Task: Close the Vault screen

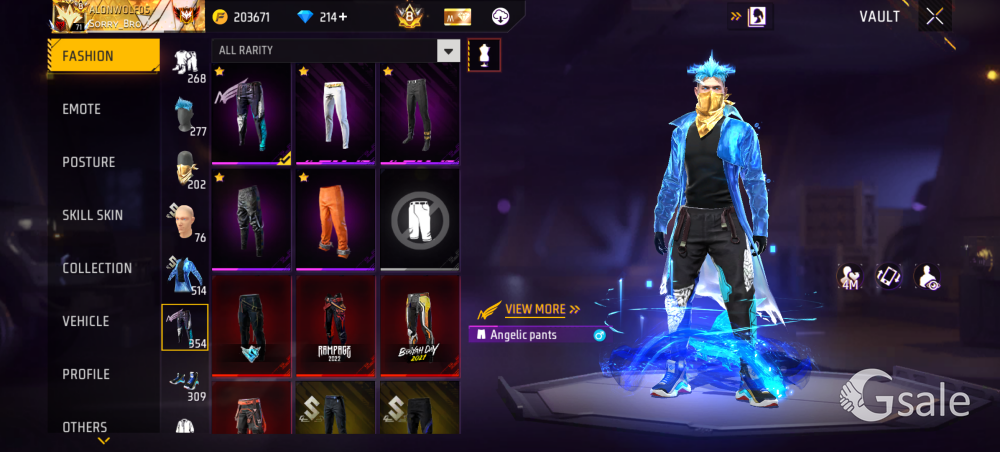Action: (934, 16)
